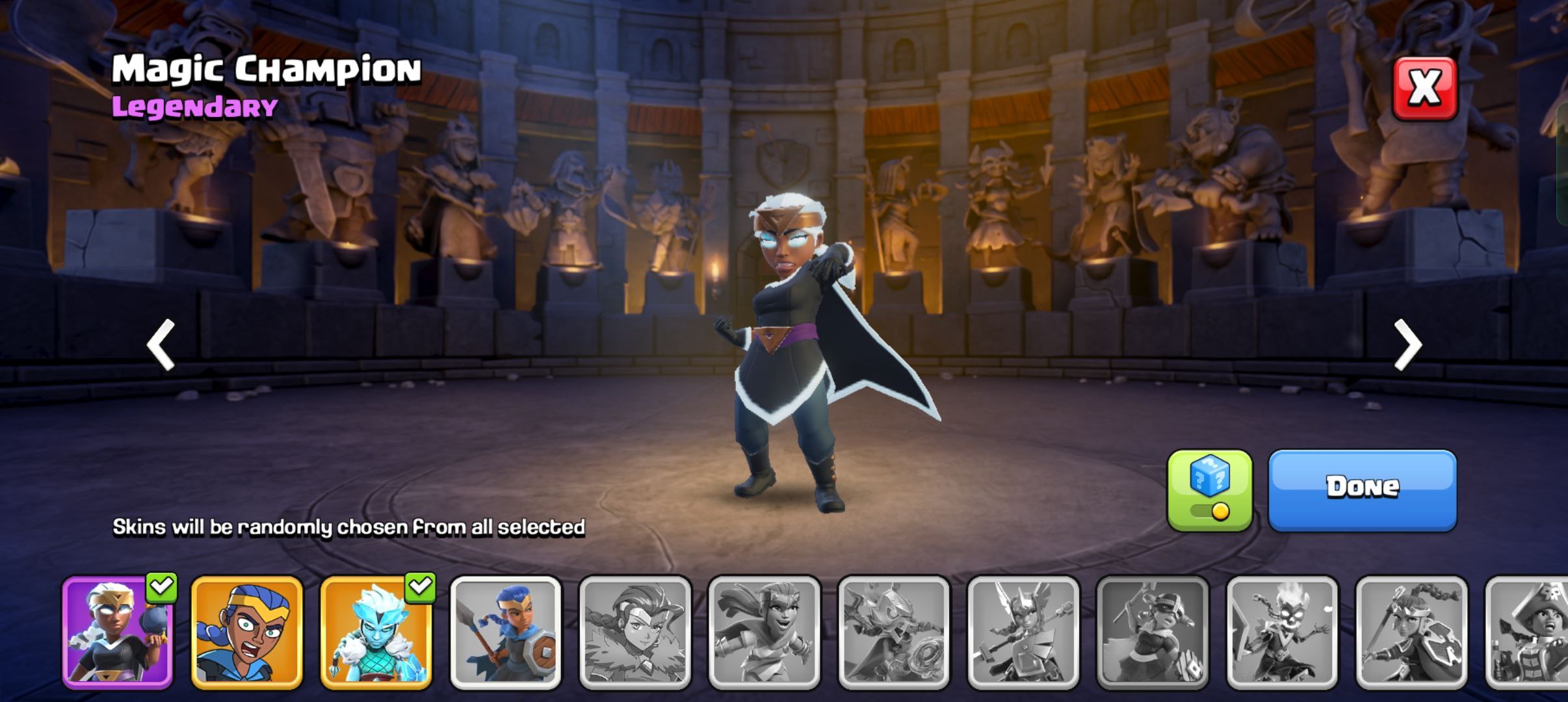Select the Magic Champion skin thumbnail

(x=118, y=632)
